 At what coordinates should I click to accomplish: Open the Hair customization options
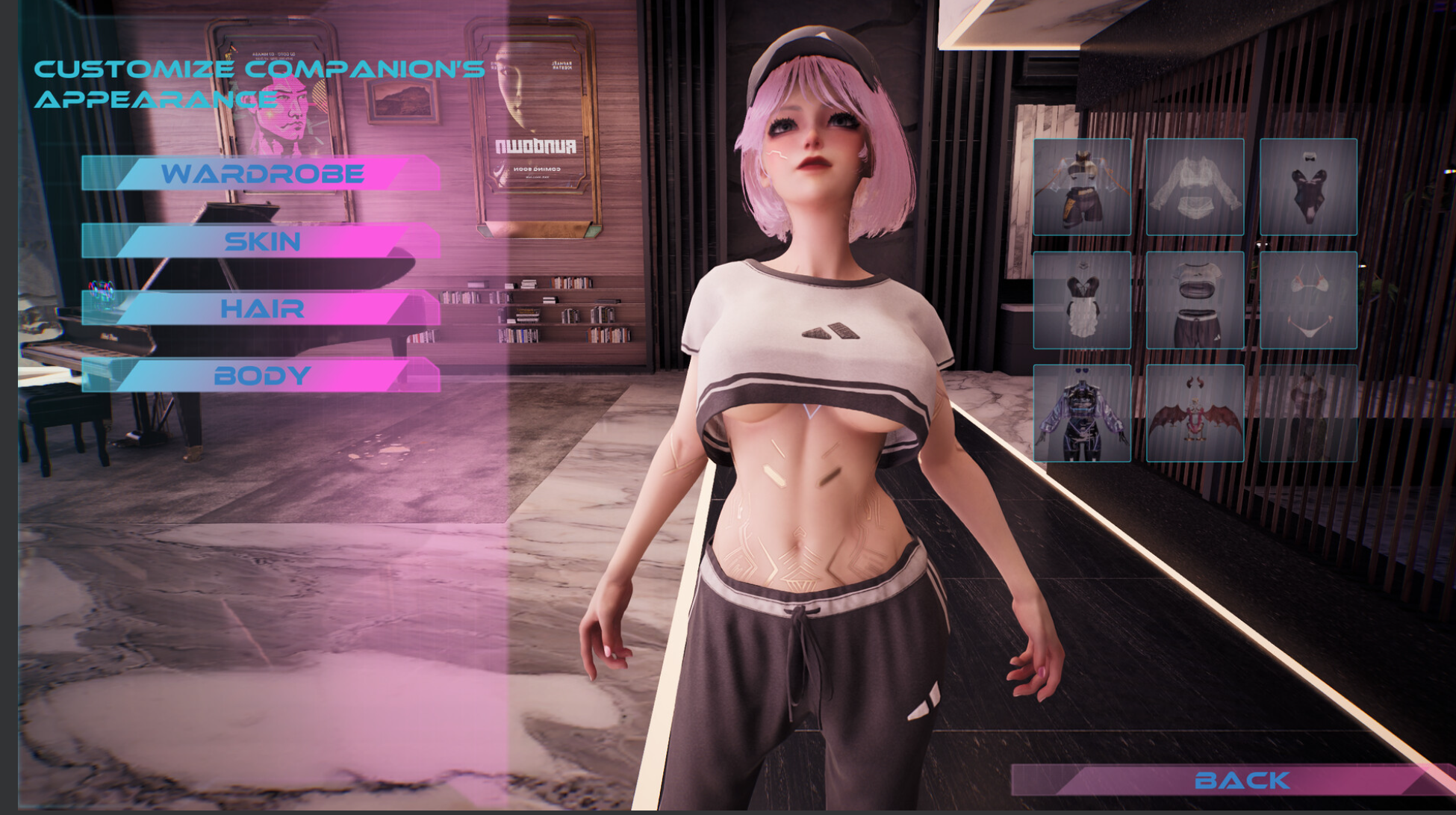click(263, 309)
